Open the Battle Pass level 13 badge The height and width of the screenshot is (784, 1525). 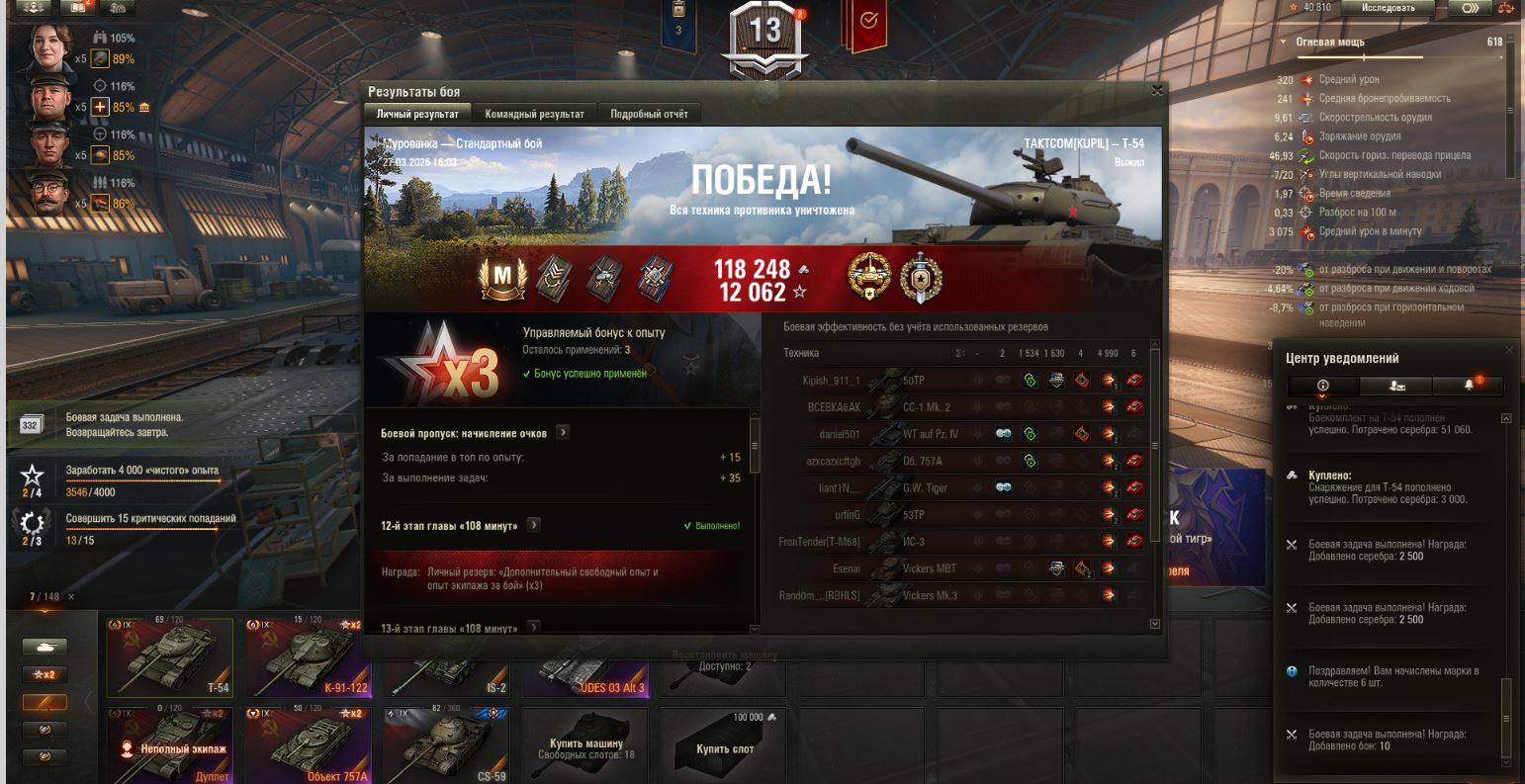tap(765, 32)
